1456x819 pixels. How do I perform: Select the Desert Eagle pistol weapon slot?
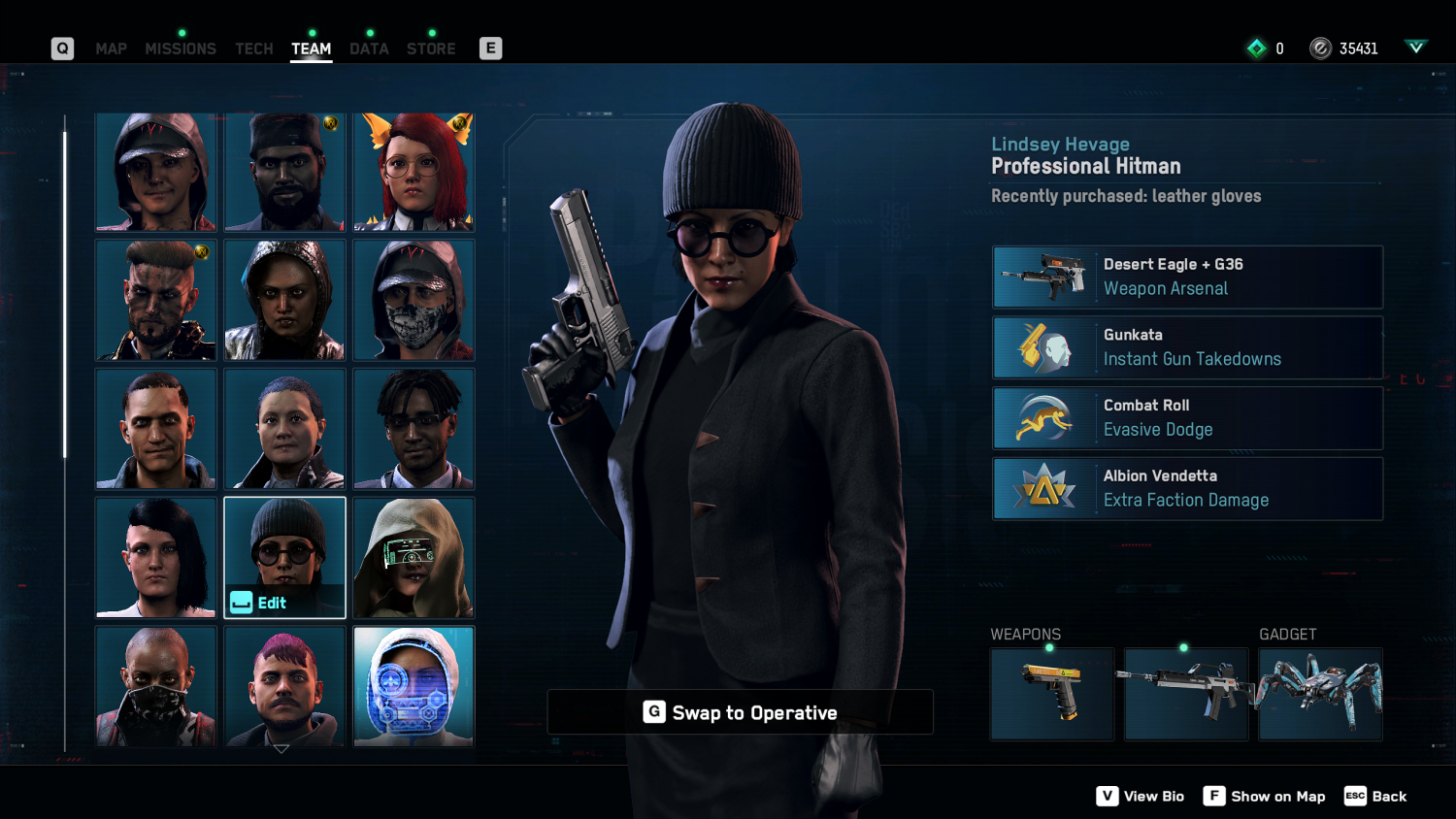tap(1052, 694)
